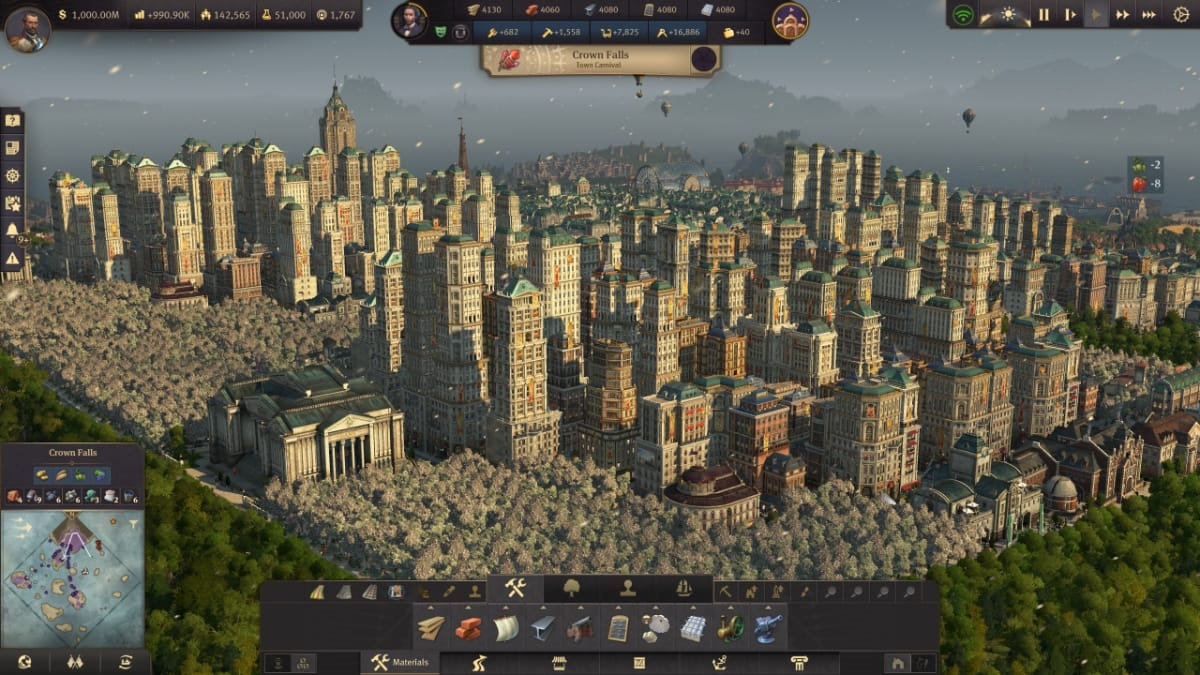Click the player portrait in top-left corner
The width and height of the screenshot is (1200, 675).
pos(27,28)
